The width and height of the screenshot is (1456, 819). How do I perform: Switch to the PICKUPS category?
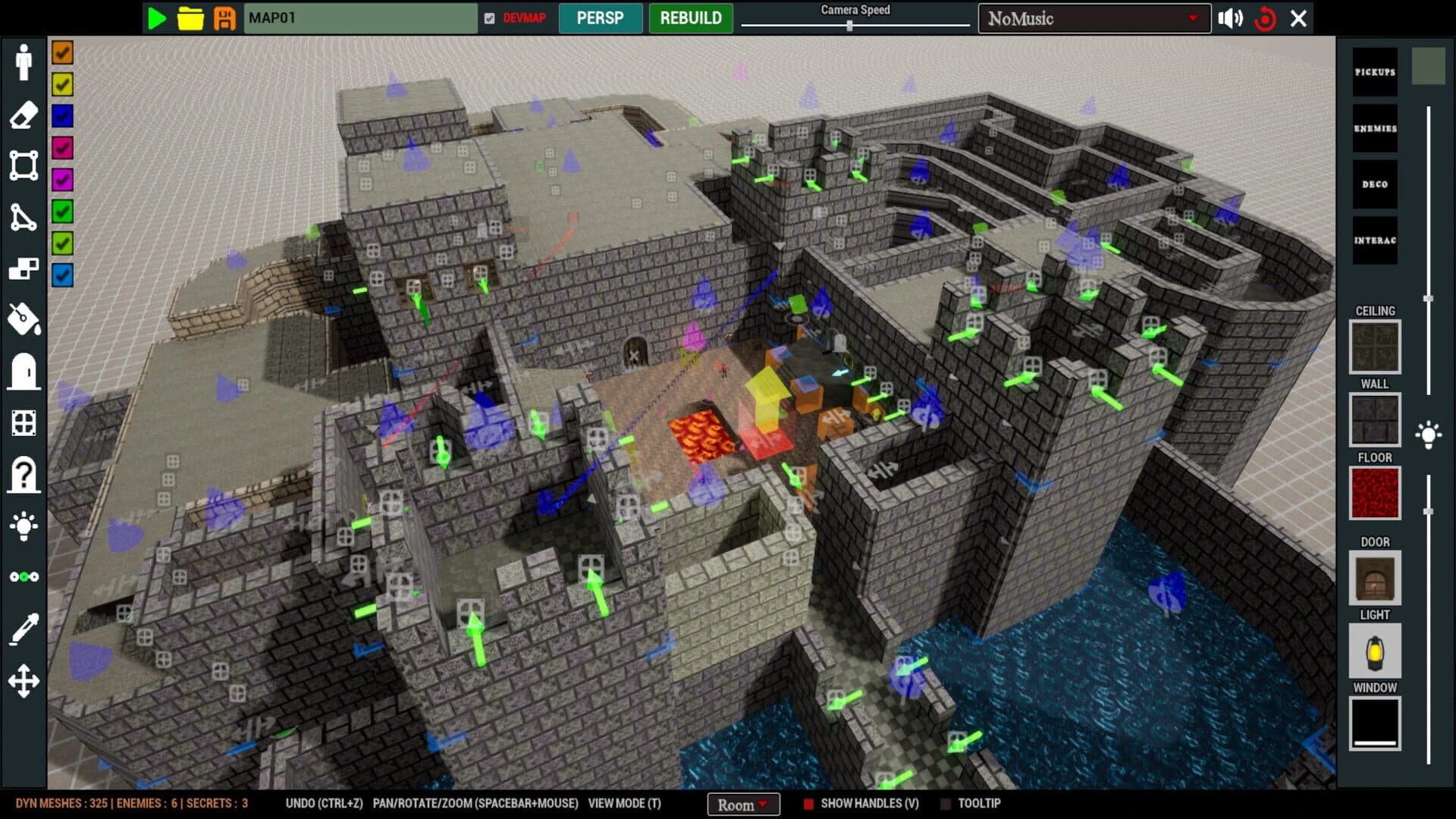(1374, 71)
